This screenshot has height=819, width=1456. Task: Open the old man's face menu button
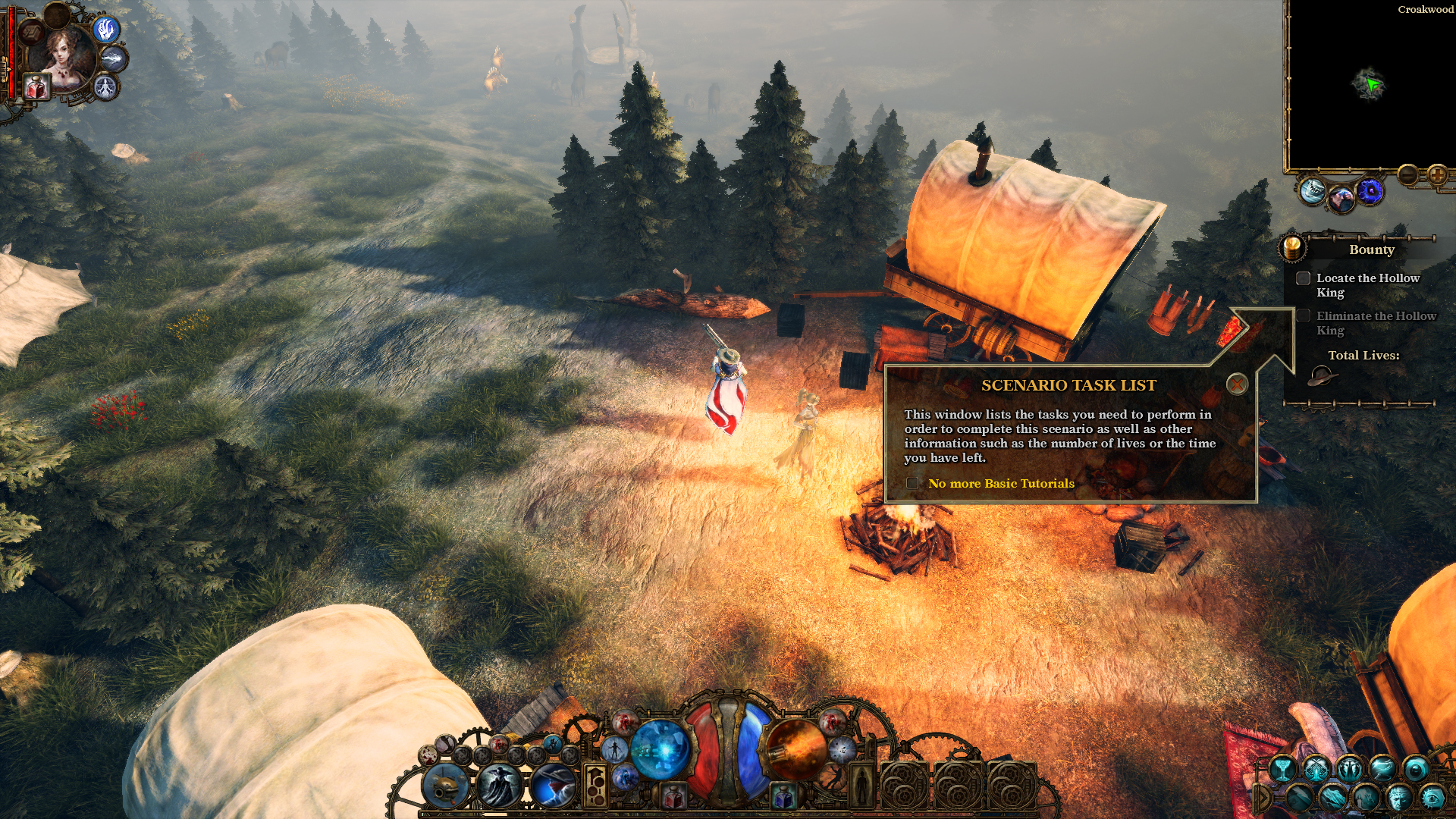(1399, 798)
